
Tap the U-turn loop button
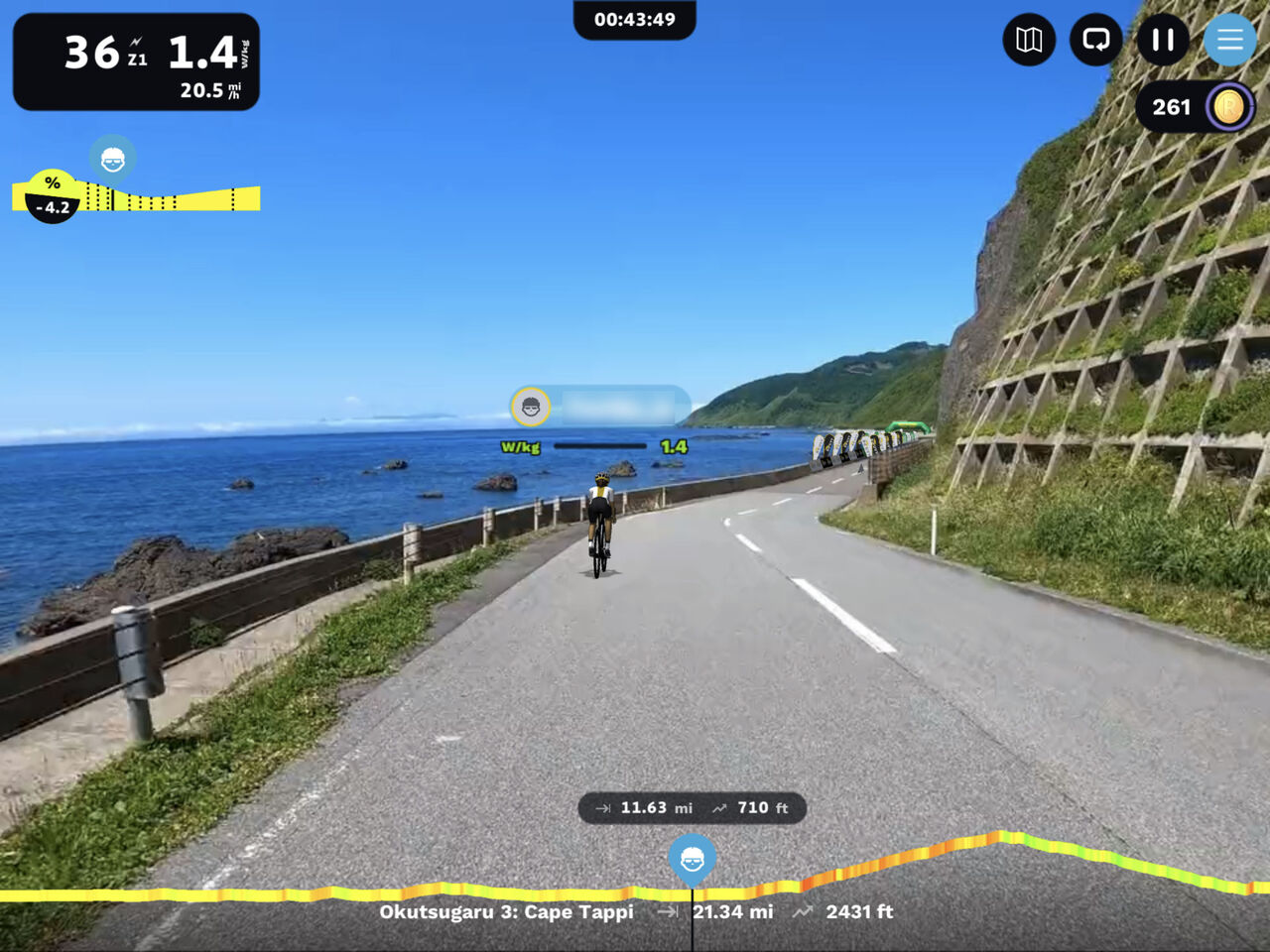click(1095, 41)
